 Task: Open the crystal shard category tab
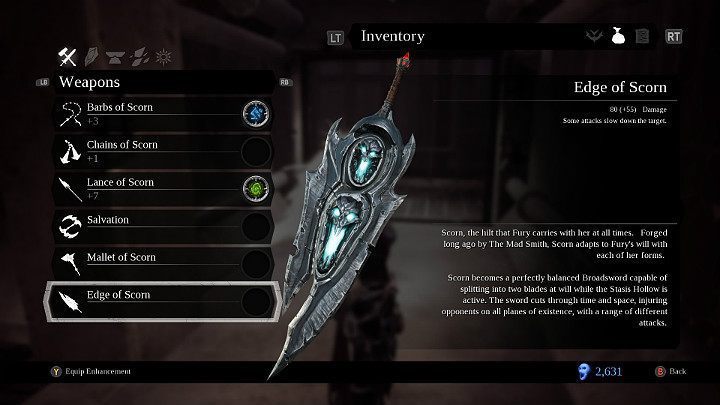coord(94,54)
